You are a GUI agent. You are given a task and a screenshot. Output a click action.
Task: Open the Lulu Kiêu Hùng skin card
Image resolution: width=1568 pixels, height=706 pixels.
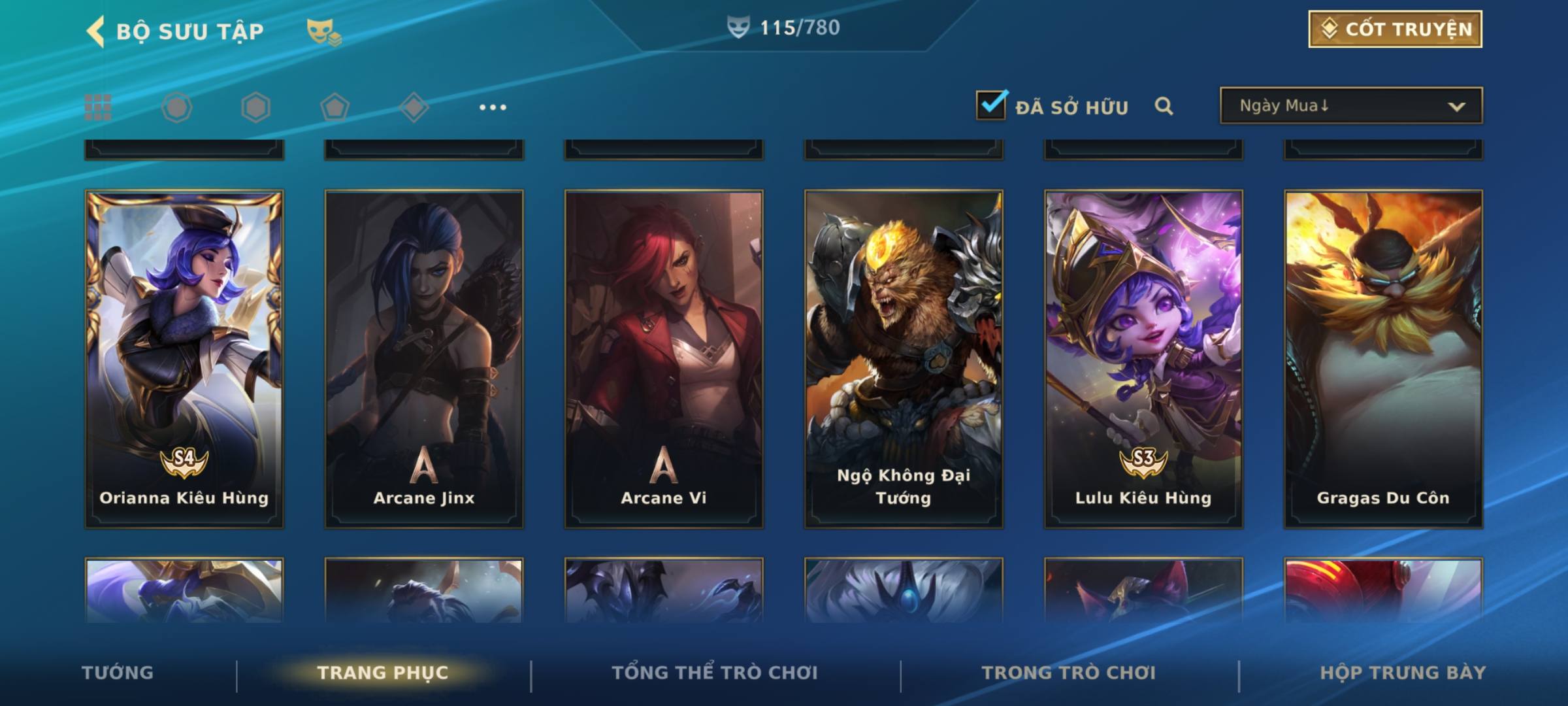pos(1143,358)
